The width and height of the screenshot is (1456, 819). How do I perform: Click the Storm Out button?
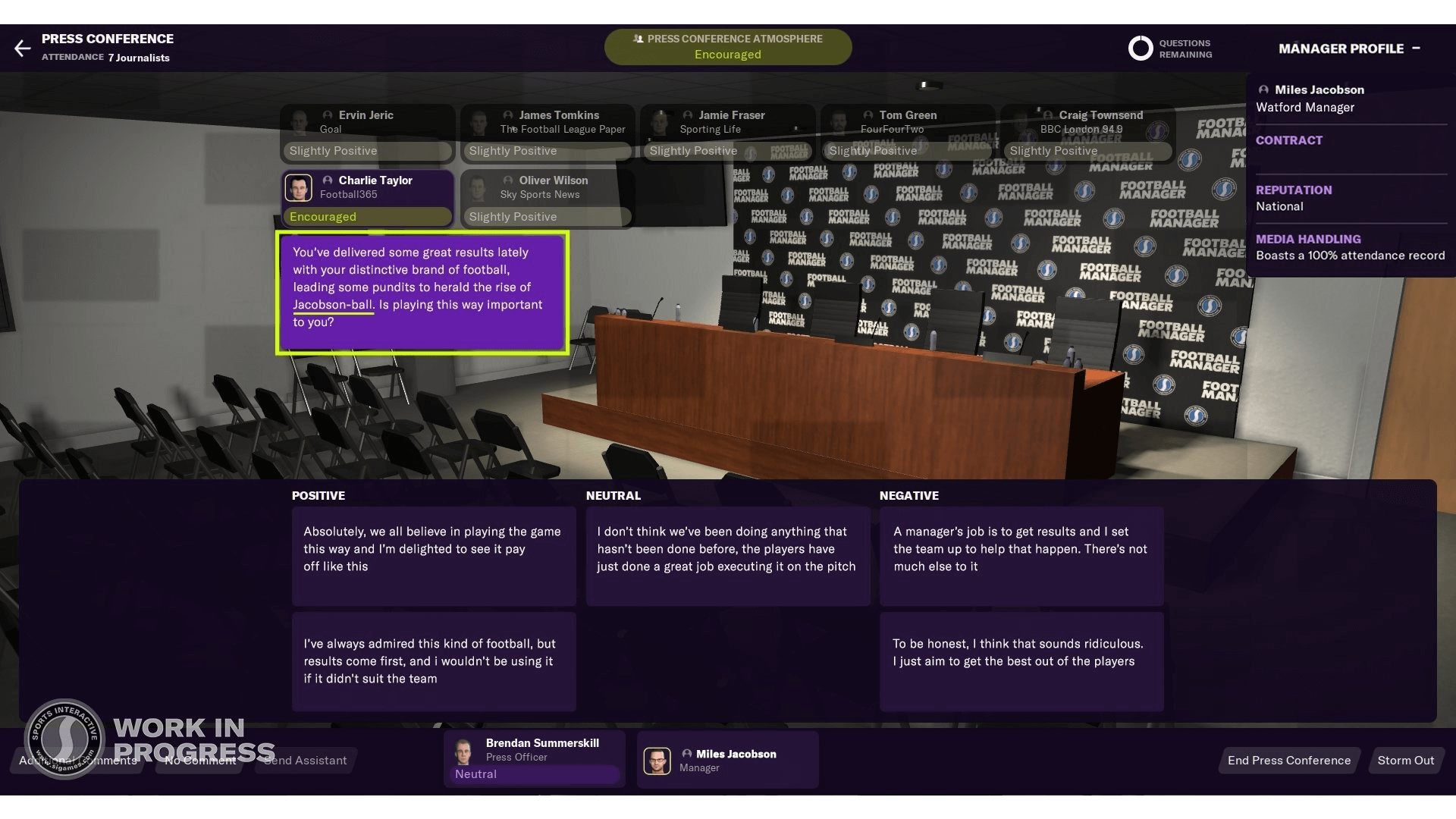coord(1406,760)
